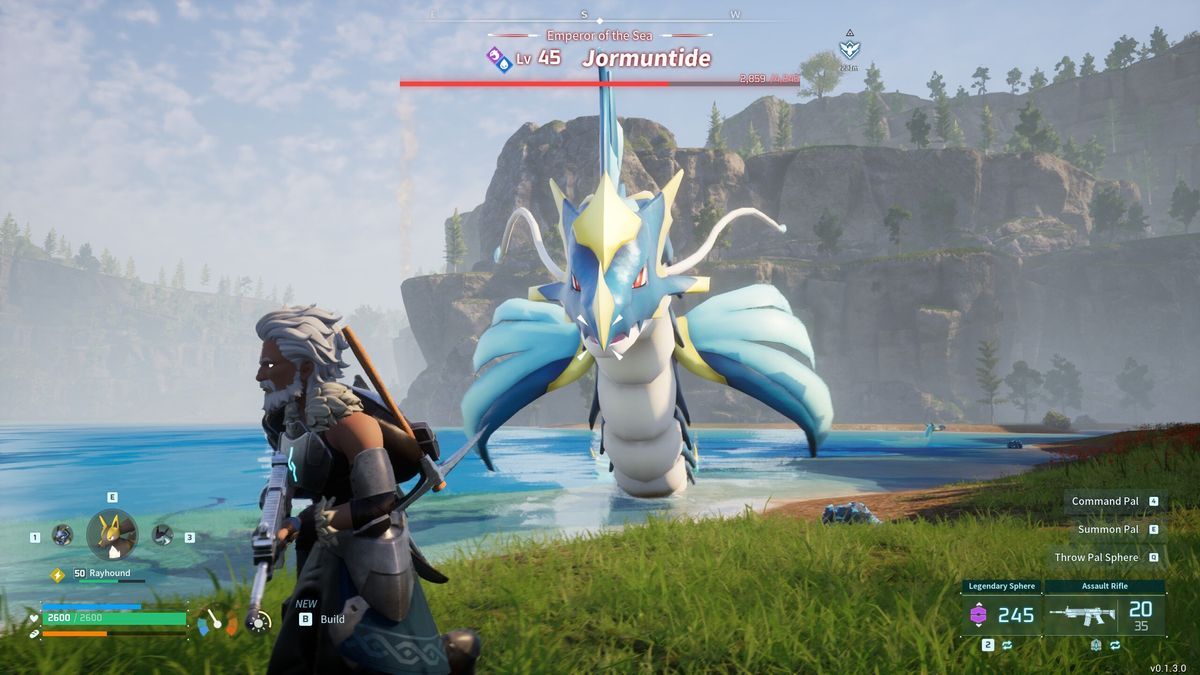Choose the previous pal in slot 1

tap(62, 535)
